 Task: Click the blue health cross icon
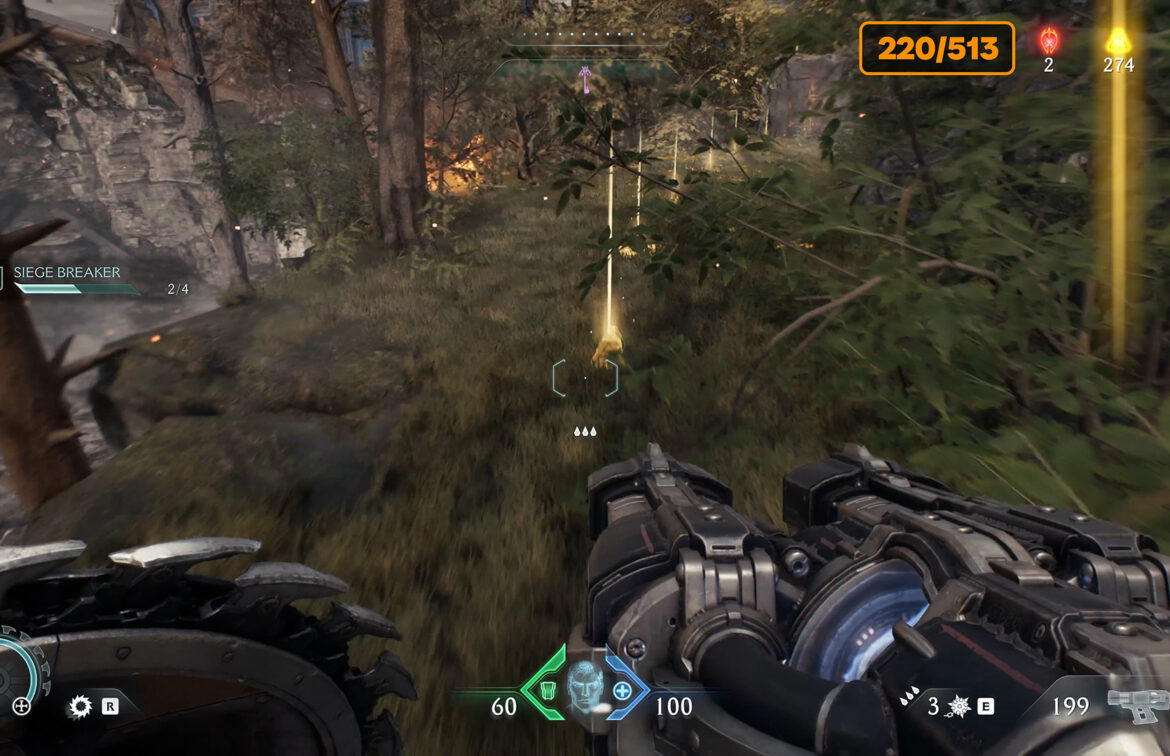tap(622, 690)
